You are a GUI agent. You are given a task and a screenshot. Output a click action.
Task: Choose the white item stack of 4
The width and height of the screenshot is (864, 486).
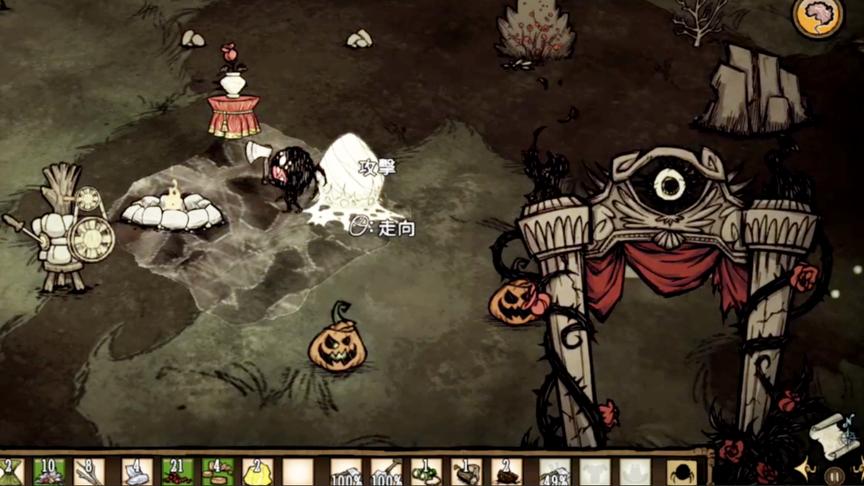(135, 472)
